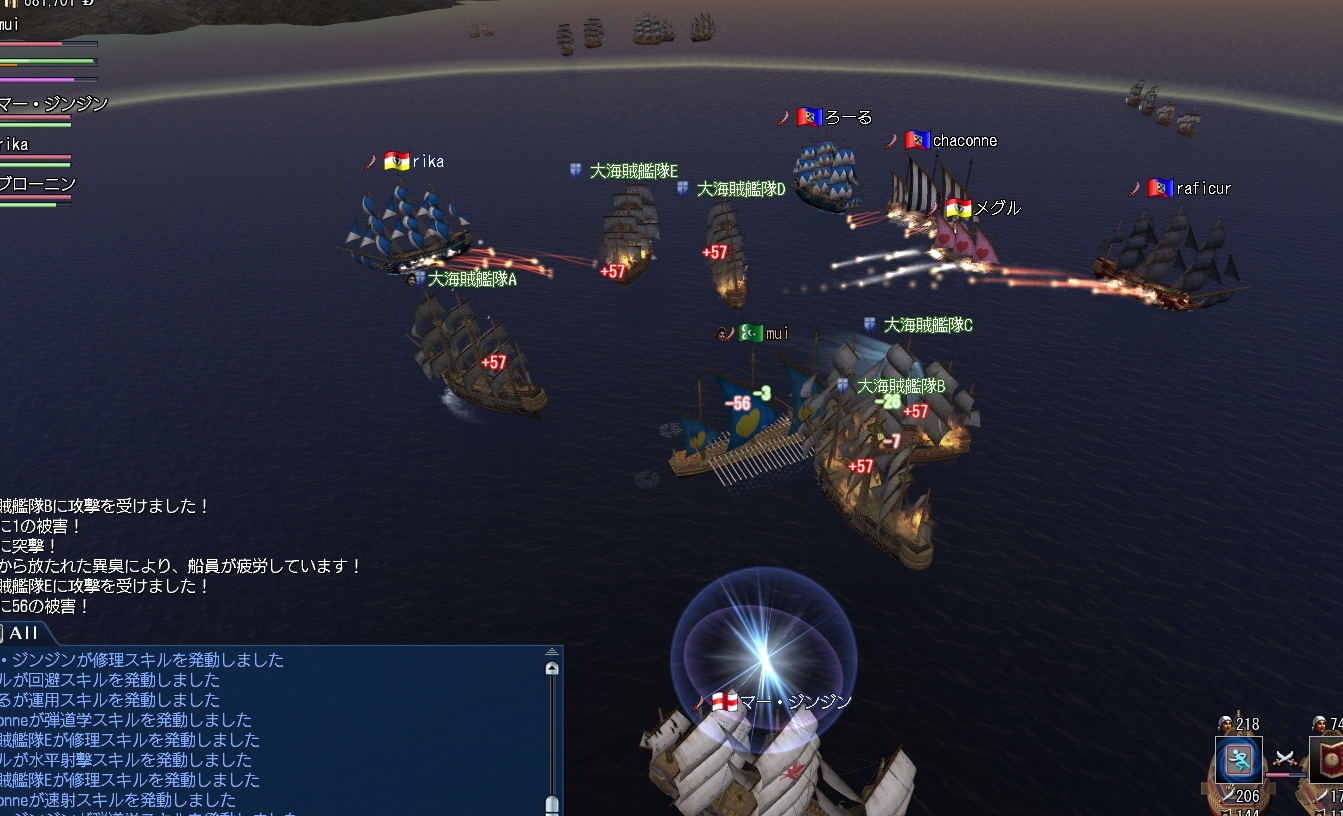Select ally メグル name tag
The width and height of the screenshot is (1343, 816).
997,208
